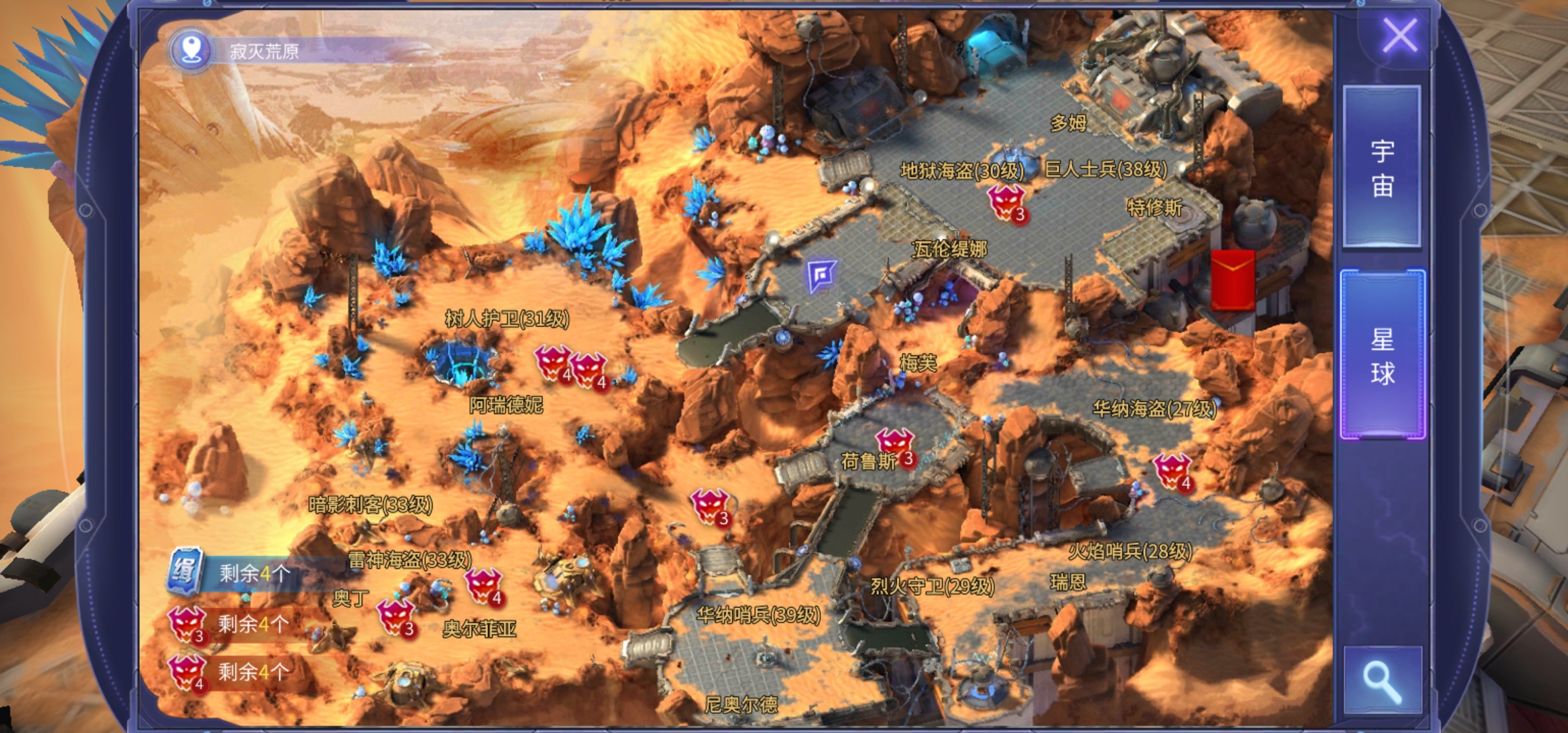Select 华纳海盗(27级) monster label
Image resolution: width=1568 pixels, height=733 pixels.
click(1154, 409)
